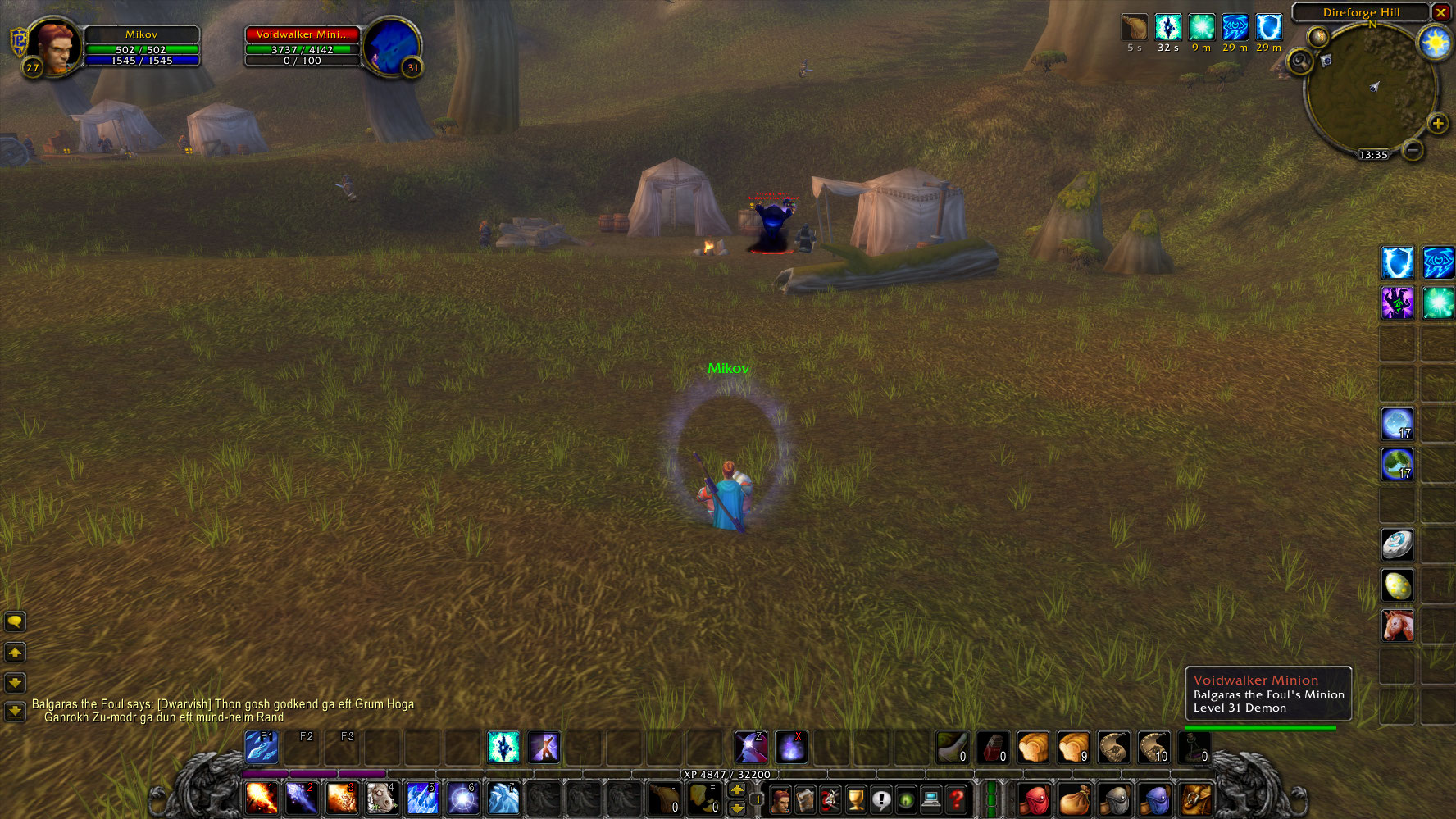The image size is (1456, 819).
Task: Click the chat scroll-up arrow
Action: click(x=15, y=653)
